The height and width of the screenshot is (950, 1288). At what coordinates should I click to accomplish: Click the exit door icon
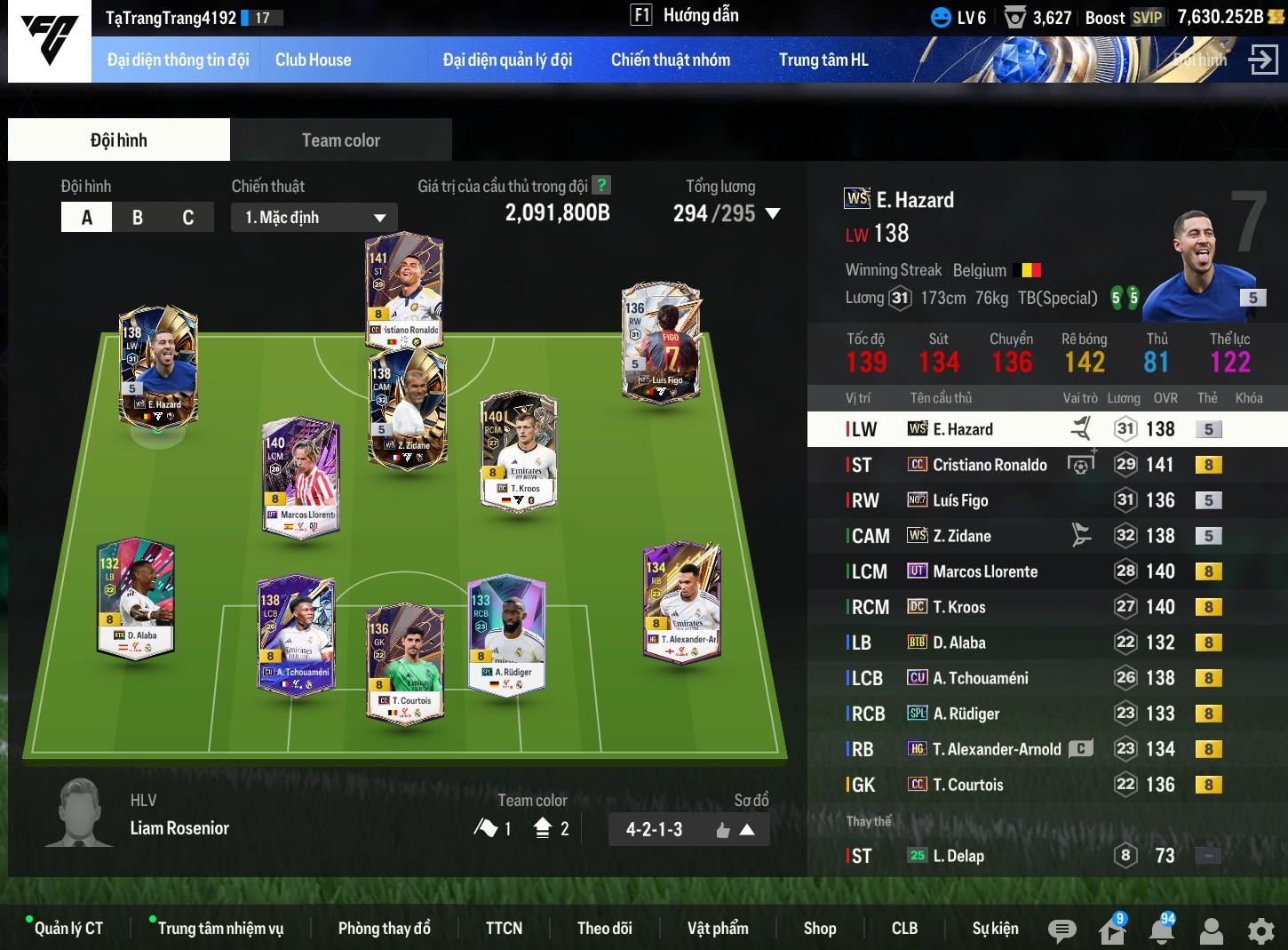(x=1262, y=60)
